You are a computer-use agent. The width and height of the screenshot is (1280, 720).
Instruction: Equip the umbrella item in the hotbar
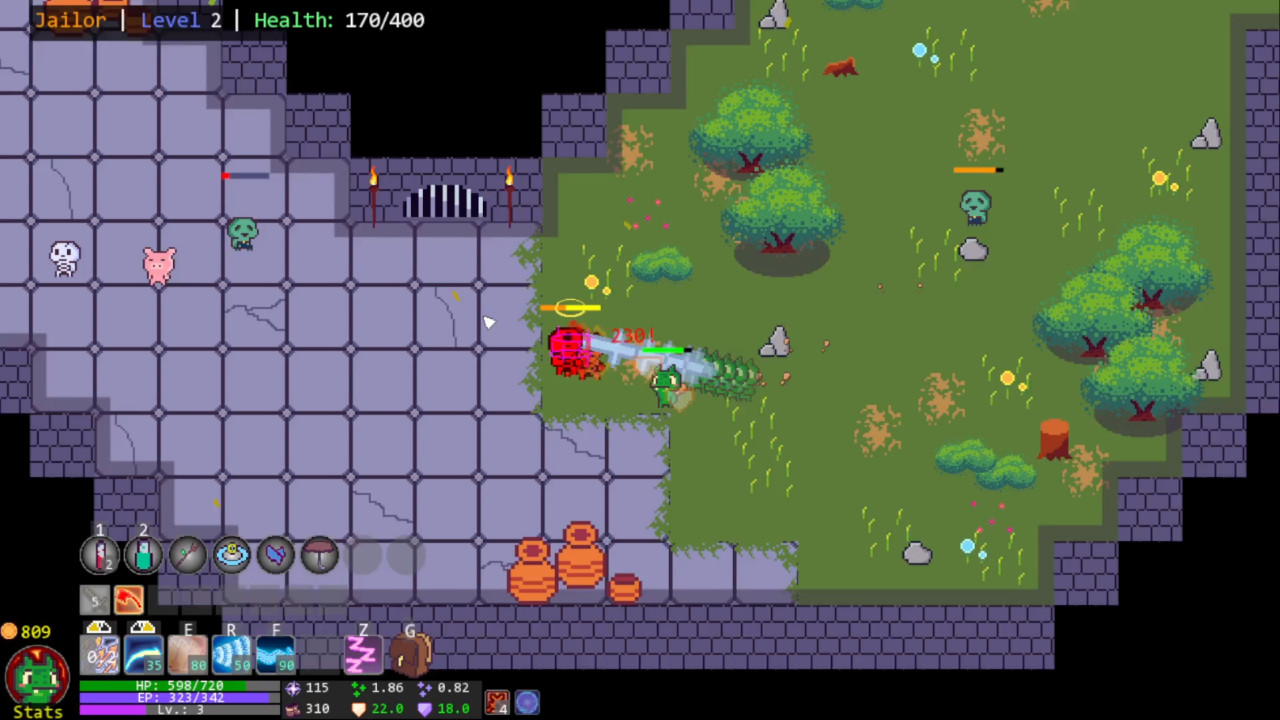318,554
